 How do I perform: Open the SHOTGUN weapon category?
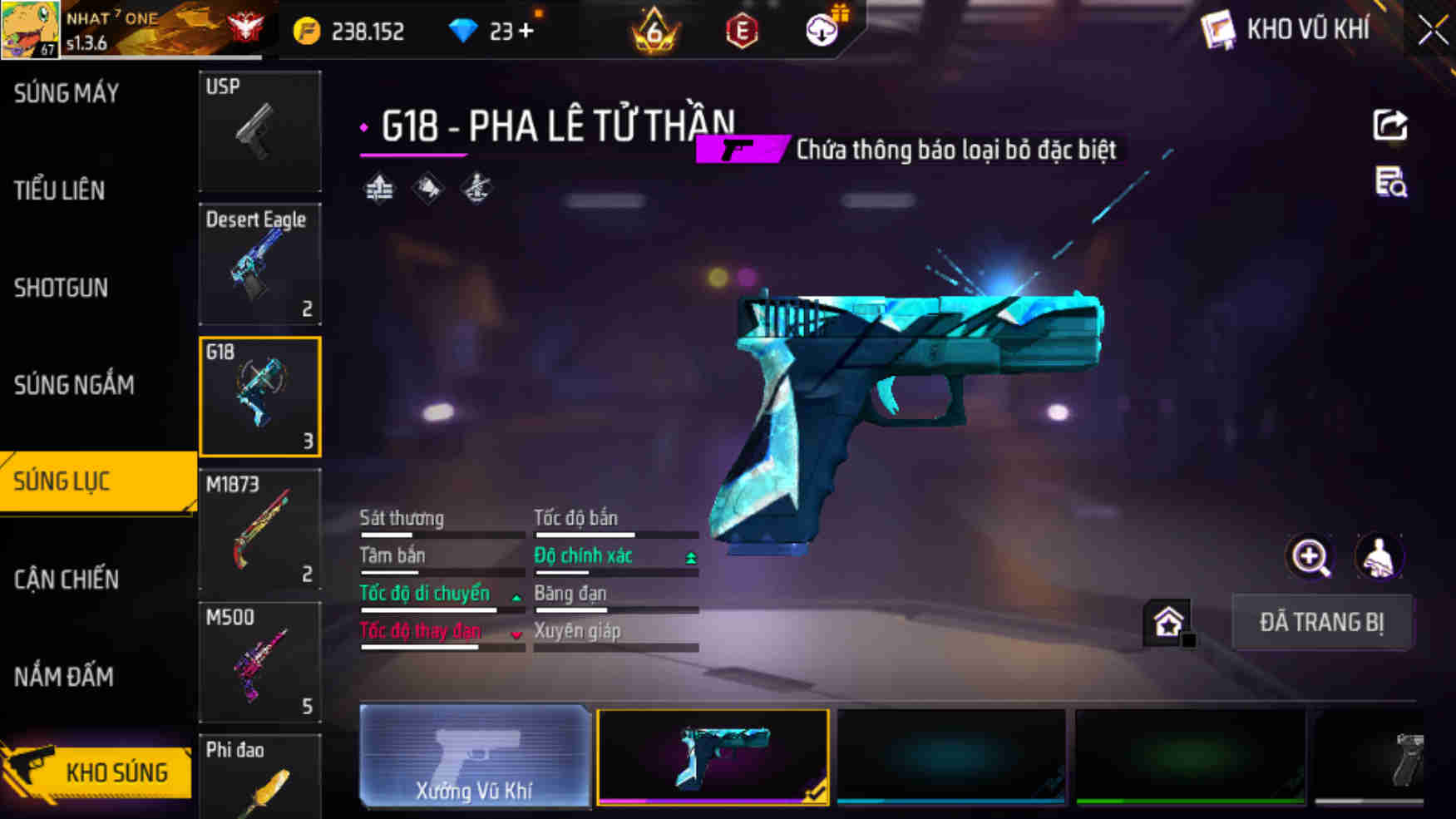pyautogui.click(x=60, y=288)
